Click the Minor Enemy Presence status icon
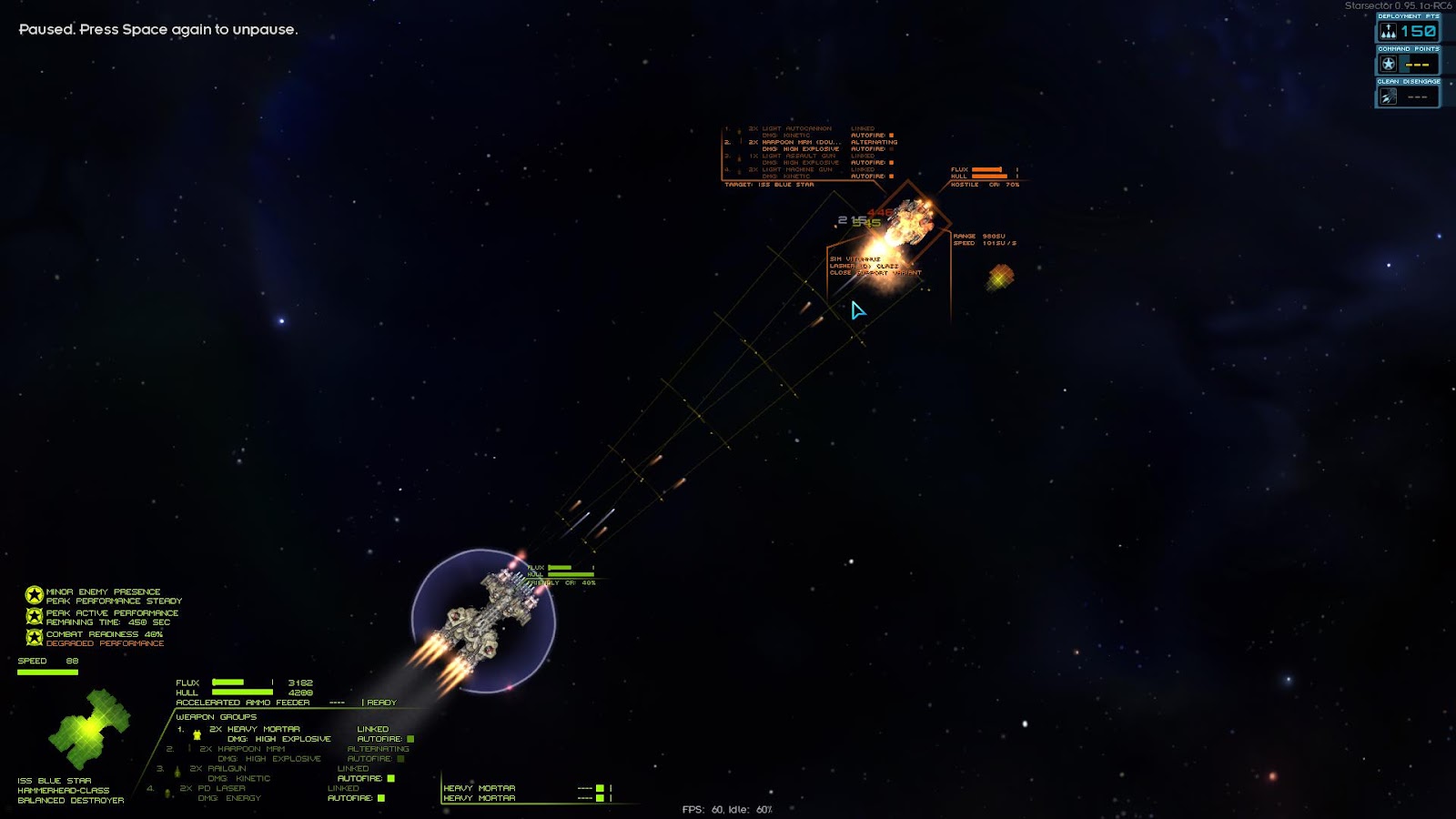 pos(35,596)
